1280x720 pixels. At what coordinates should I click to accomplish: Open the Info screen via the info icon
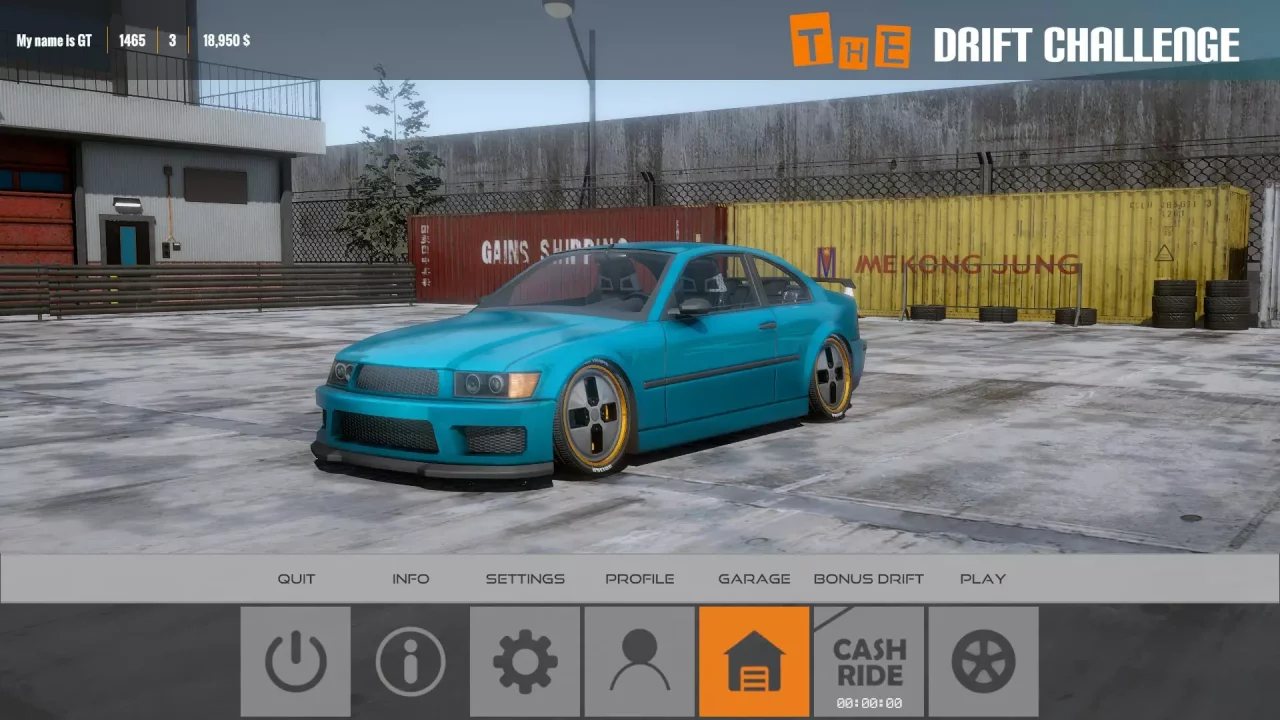click(x=410, y=661)
